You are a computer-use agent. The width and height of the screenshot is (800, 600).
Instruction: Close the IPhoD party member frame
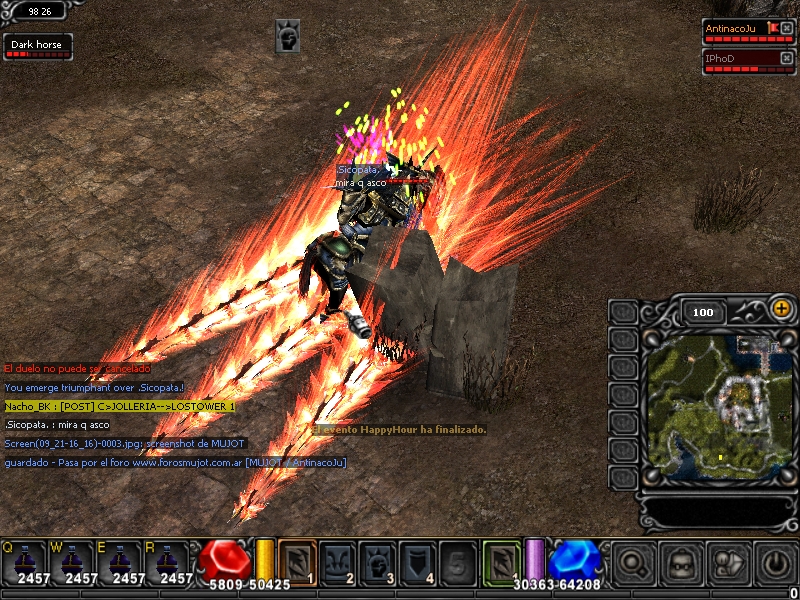coord(786,58)
